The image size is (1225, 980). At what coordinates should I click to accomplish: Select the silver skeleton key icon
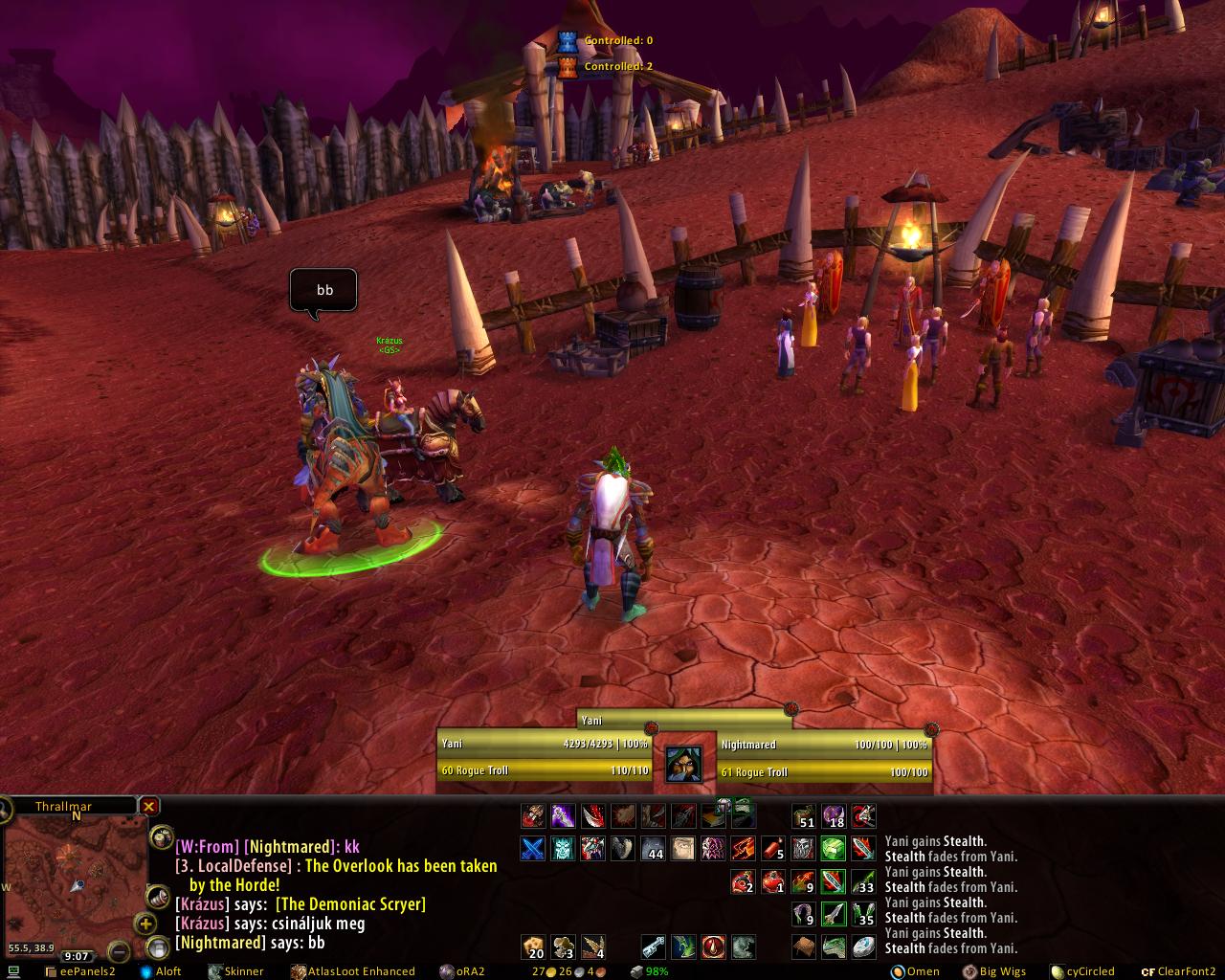pos(653,947)
